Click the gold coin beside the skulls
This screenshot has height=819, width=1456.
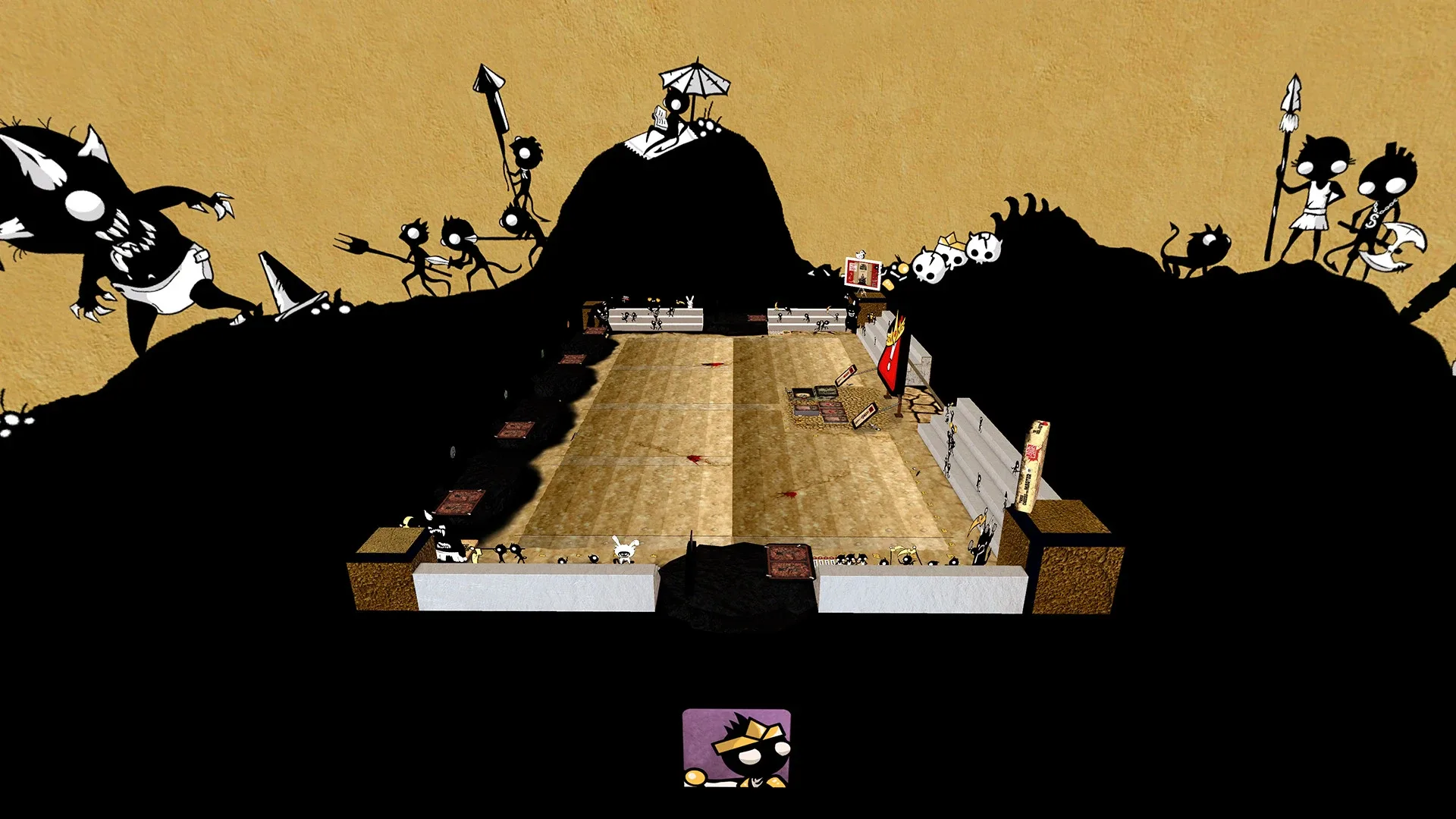[x=903, y=269]
